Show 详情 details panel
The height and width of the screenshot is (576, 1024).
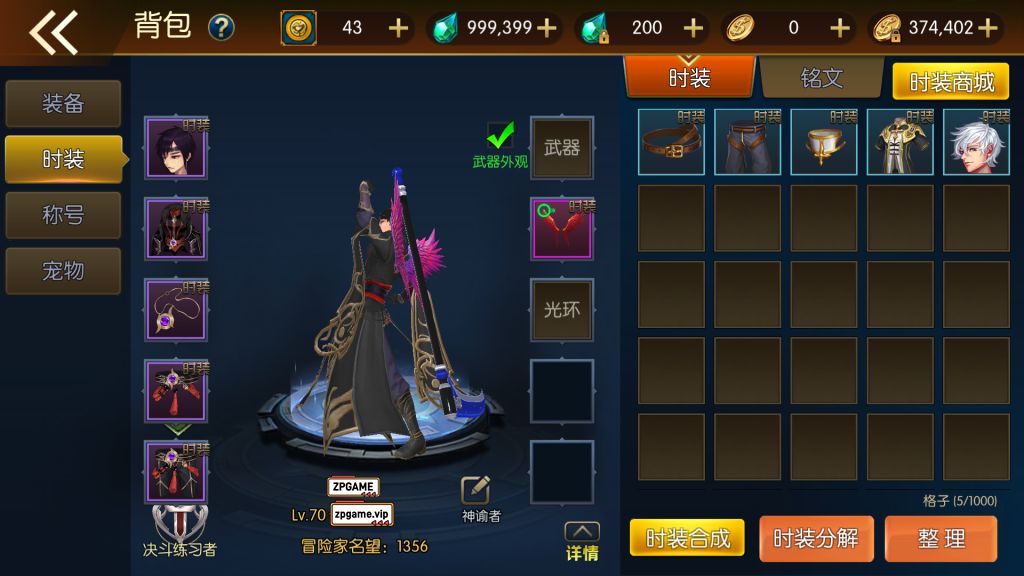point(582,541)
